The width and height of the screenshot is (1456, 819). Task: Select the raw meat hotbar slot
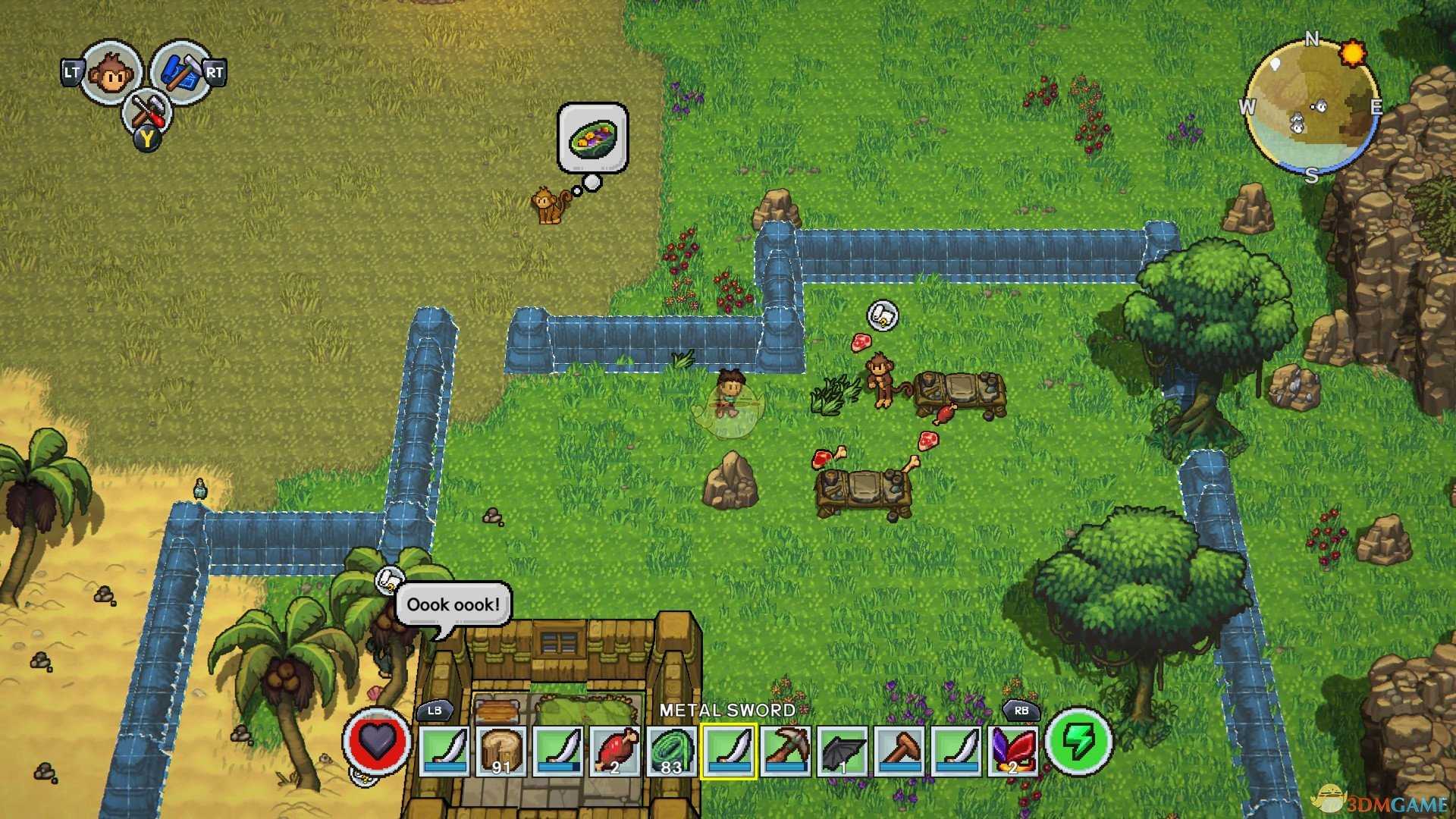coord(615,751)
